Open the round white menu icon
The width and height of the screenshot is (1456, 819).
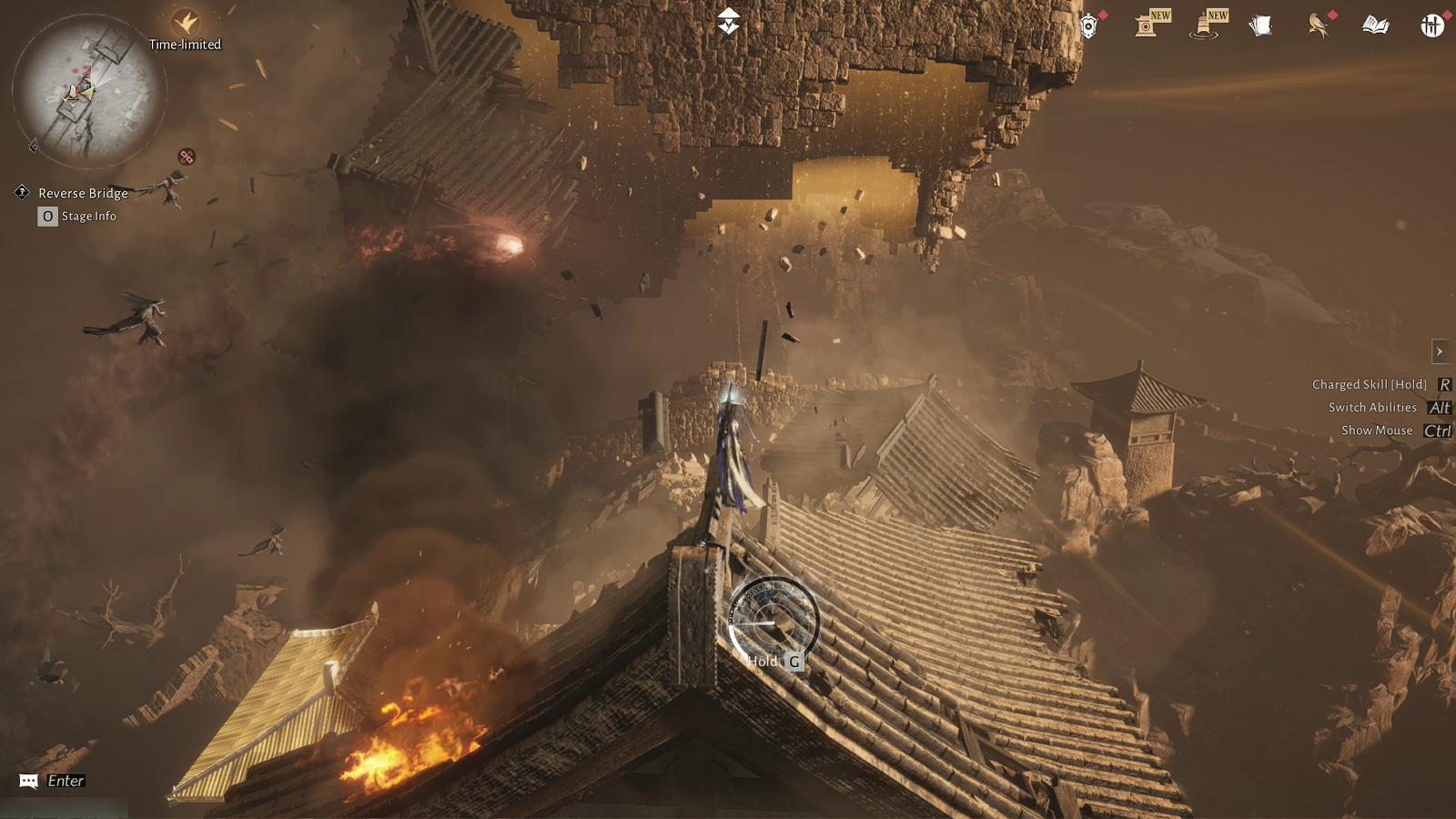tap(1432, 25)
